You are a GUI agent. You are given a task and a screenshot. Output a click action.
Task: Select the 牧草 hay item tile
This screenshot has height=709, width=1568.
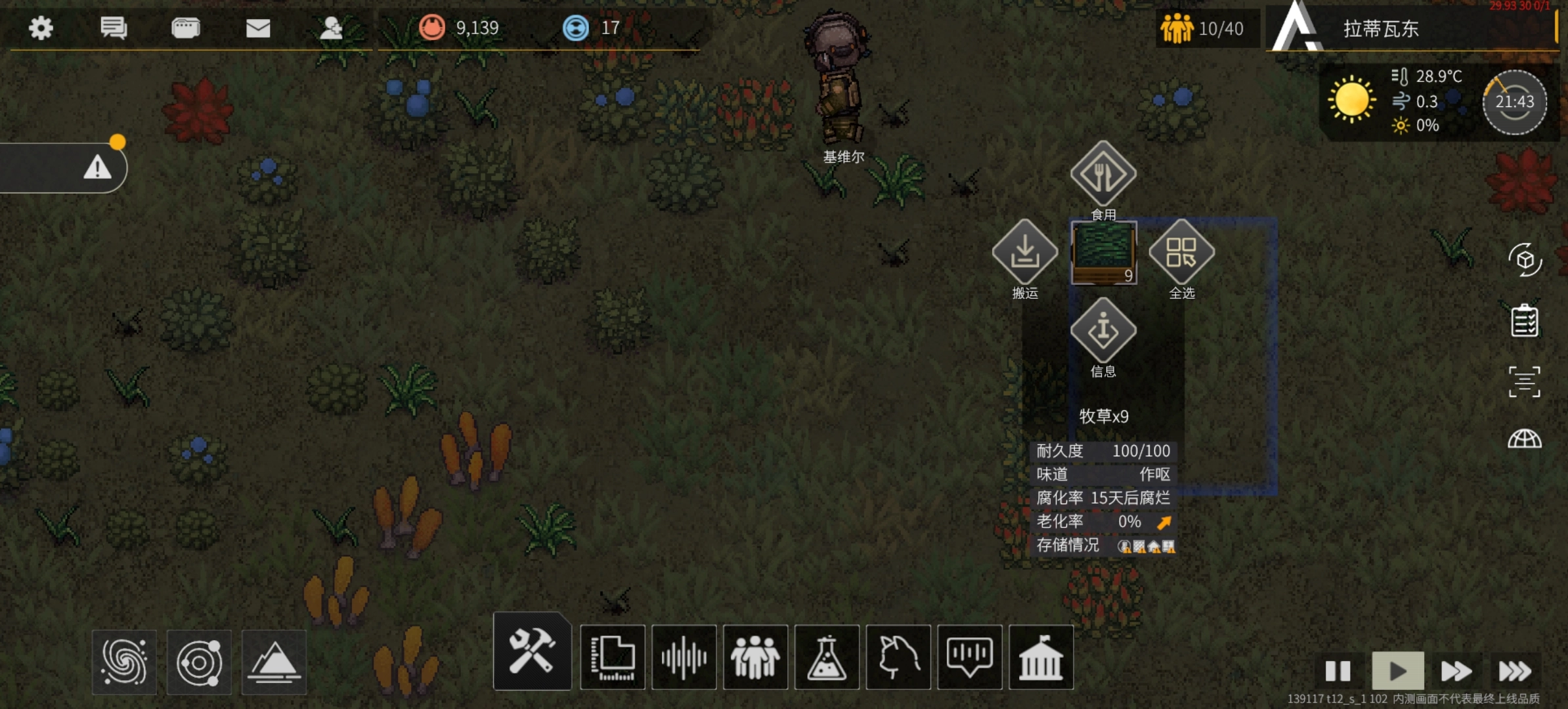click(1104, 253)
